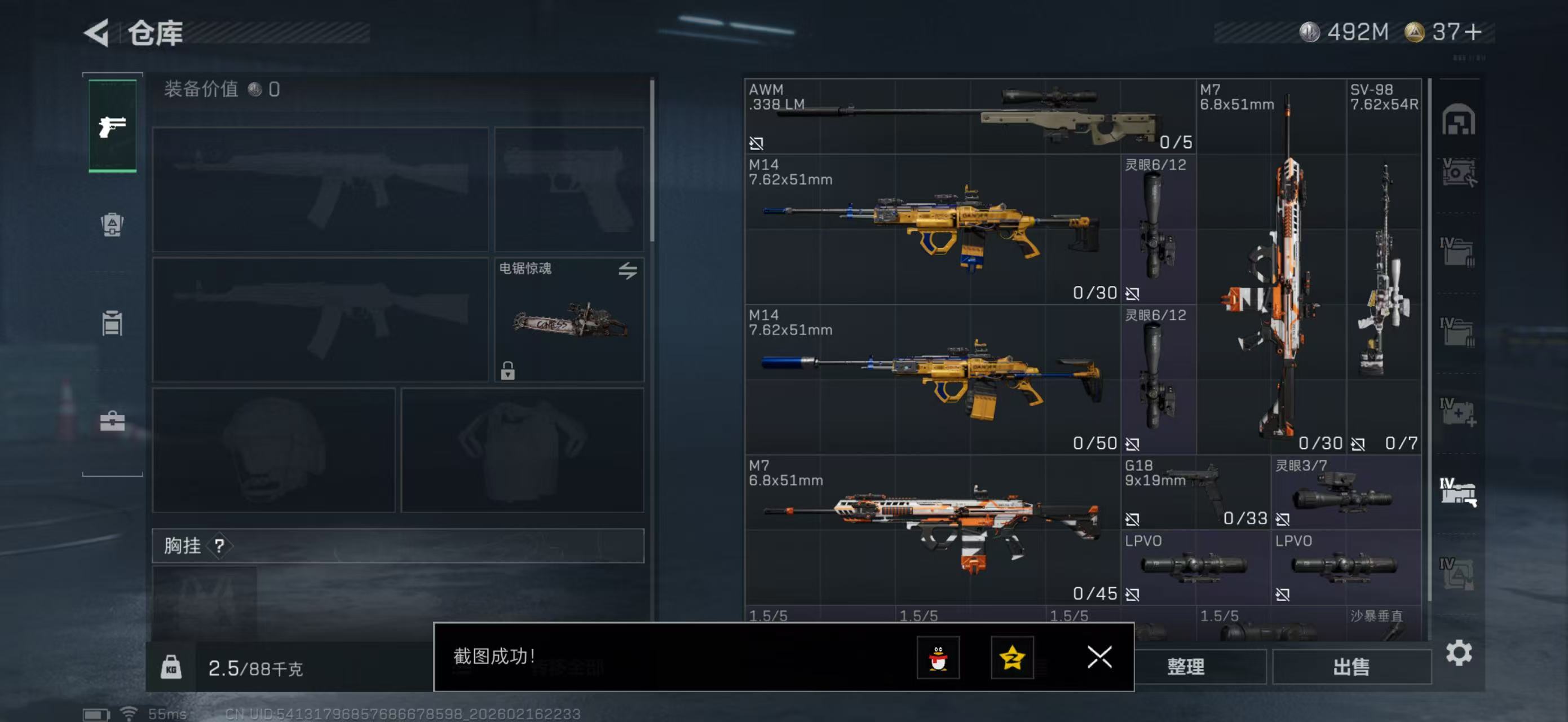Select the SV-98 7.62x54R rifle
Viewport: 1568px width, 722px height.
tap(1384, 267)
